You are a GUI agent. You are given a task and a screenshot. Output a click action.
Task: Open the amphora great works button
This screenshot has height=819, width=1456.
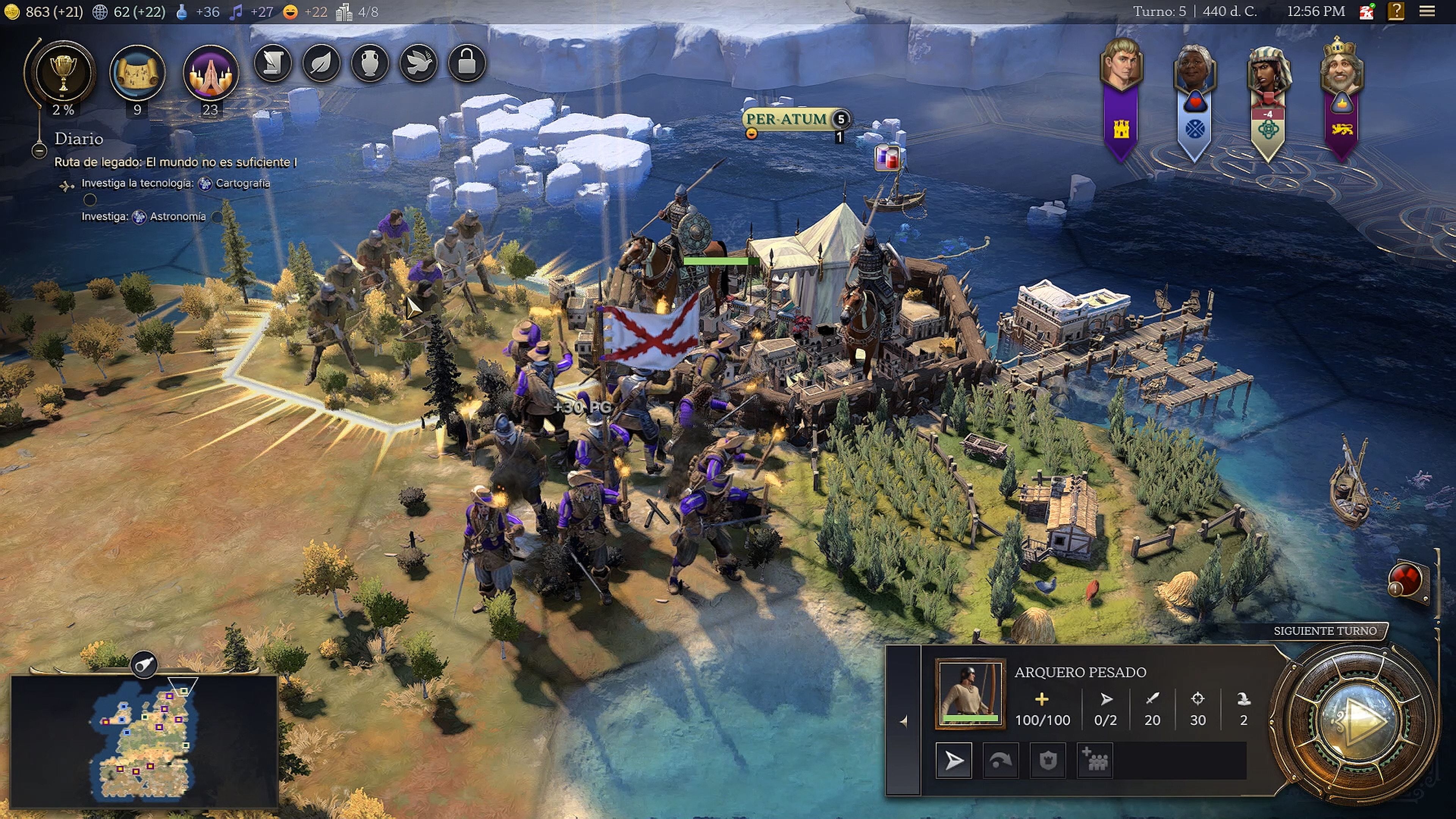[370, 63]
